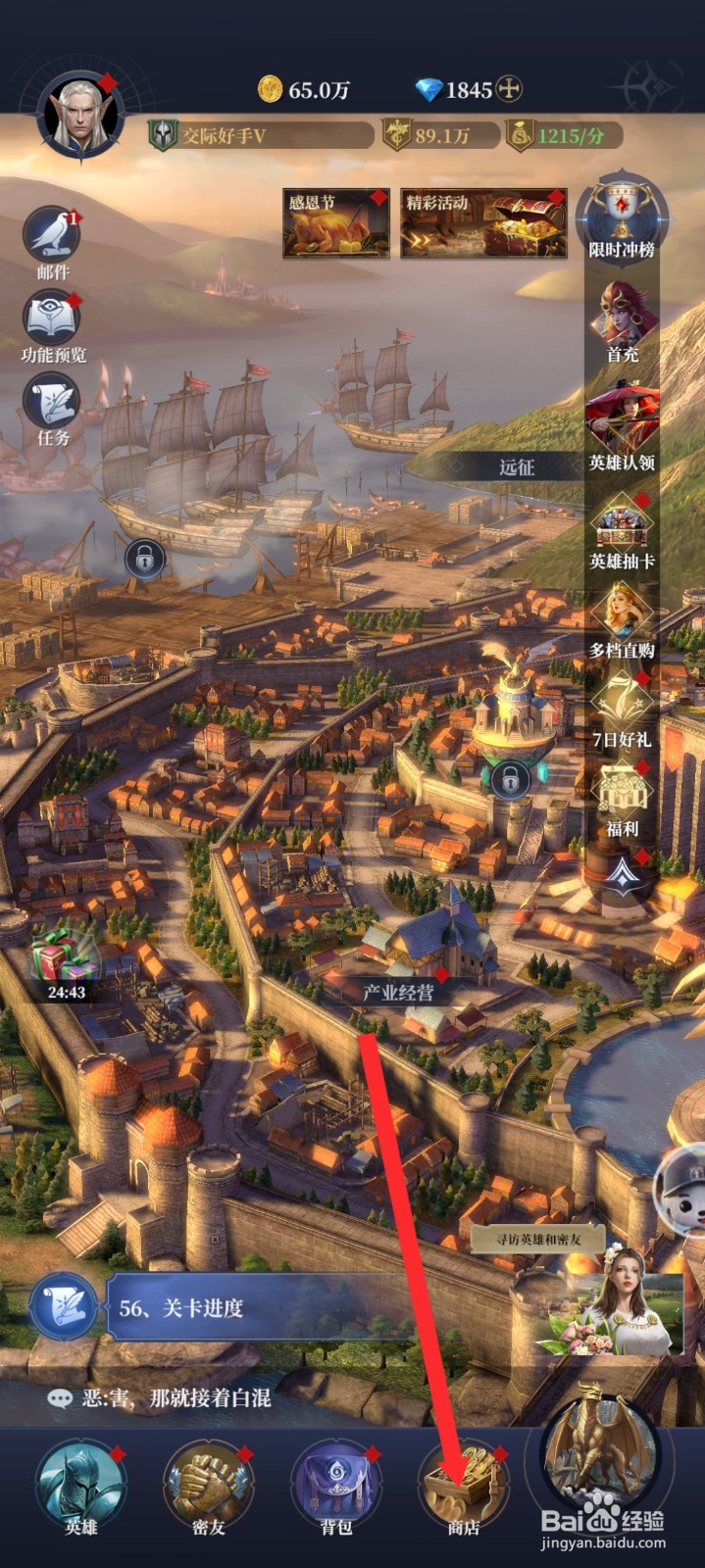Screen dimensions: 705x1568
Task: Claim 7日好礼 seven-day gifts
Action: tap(622, 708)
